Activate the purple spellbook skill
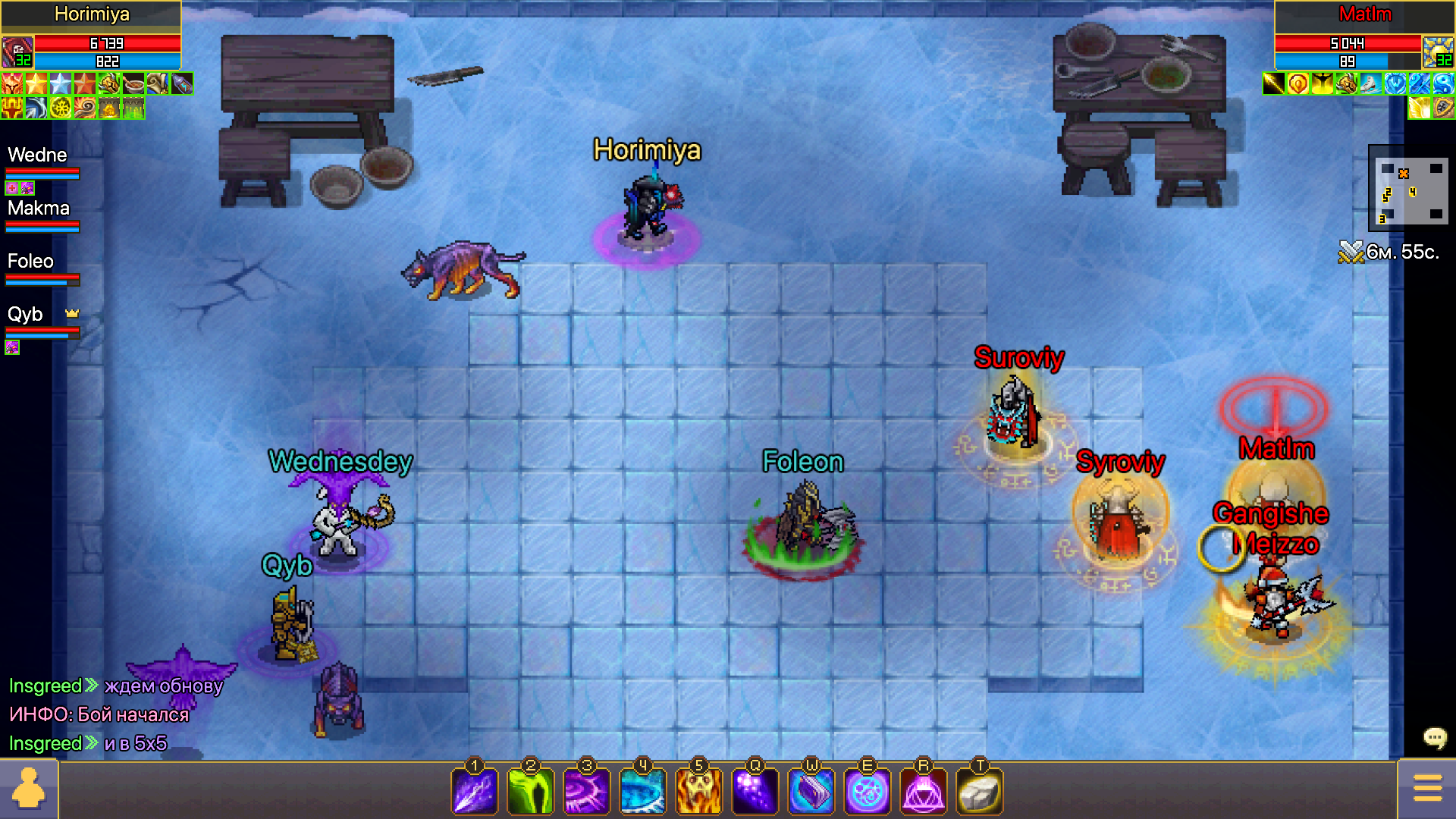1456x819 pixels. pyautogui.click(x=811, y=791)
